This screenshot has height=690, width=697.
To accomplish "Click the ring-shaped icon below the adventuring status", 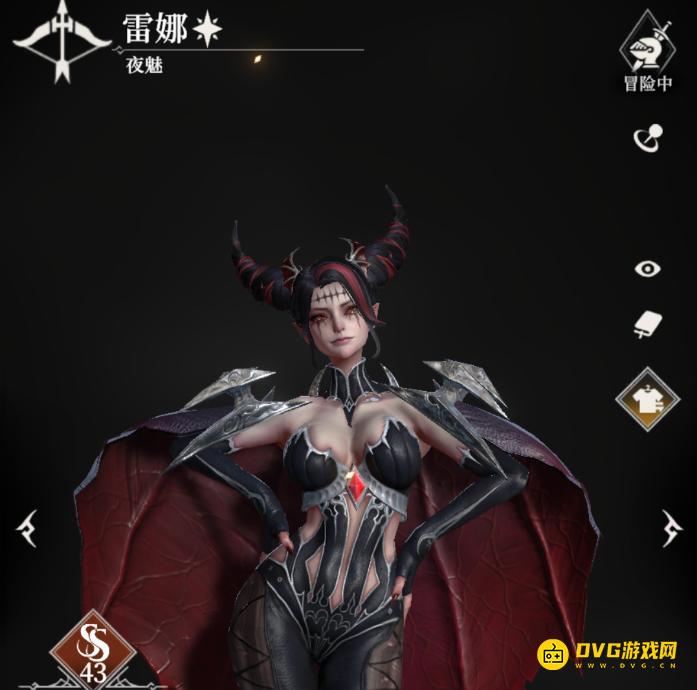I will (647, 138).
